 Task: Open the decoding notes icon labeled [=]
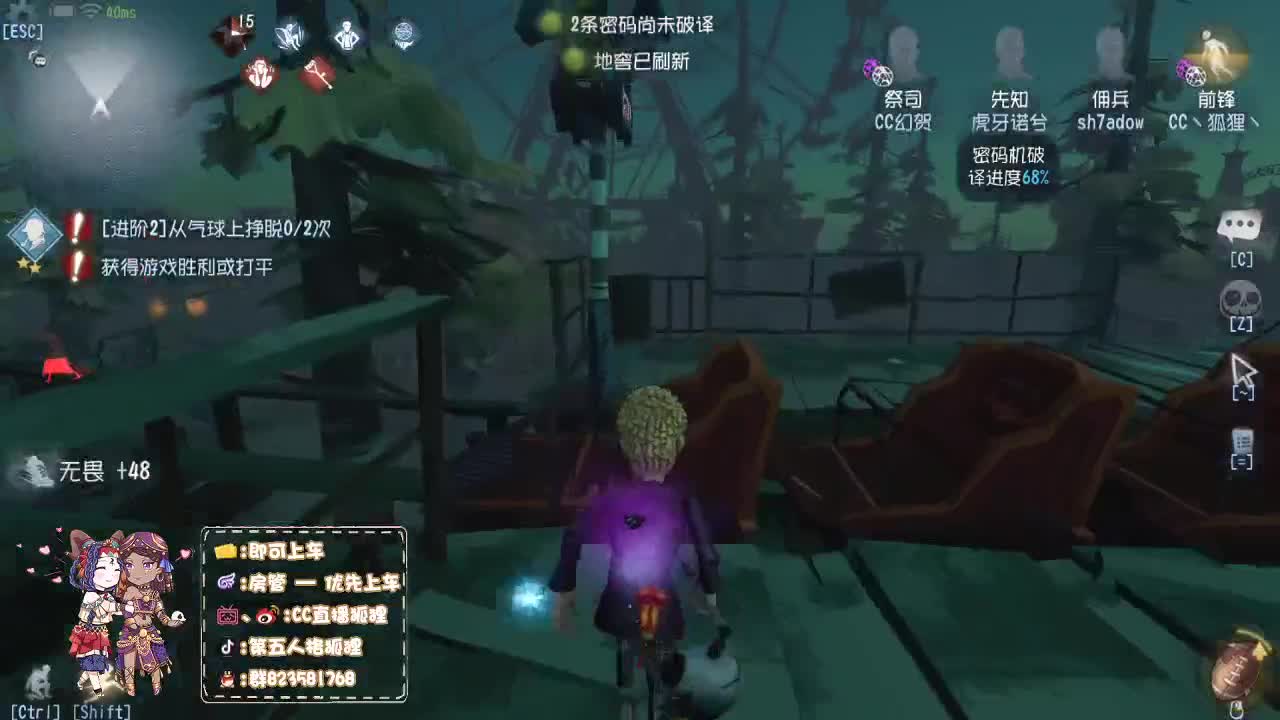click(x=1240, y=440)
